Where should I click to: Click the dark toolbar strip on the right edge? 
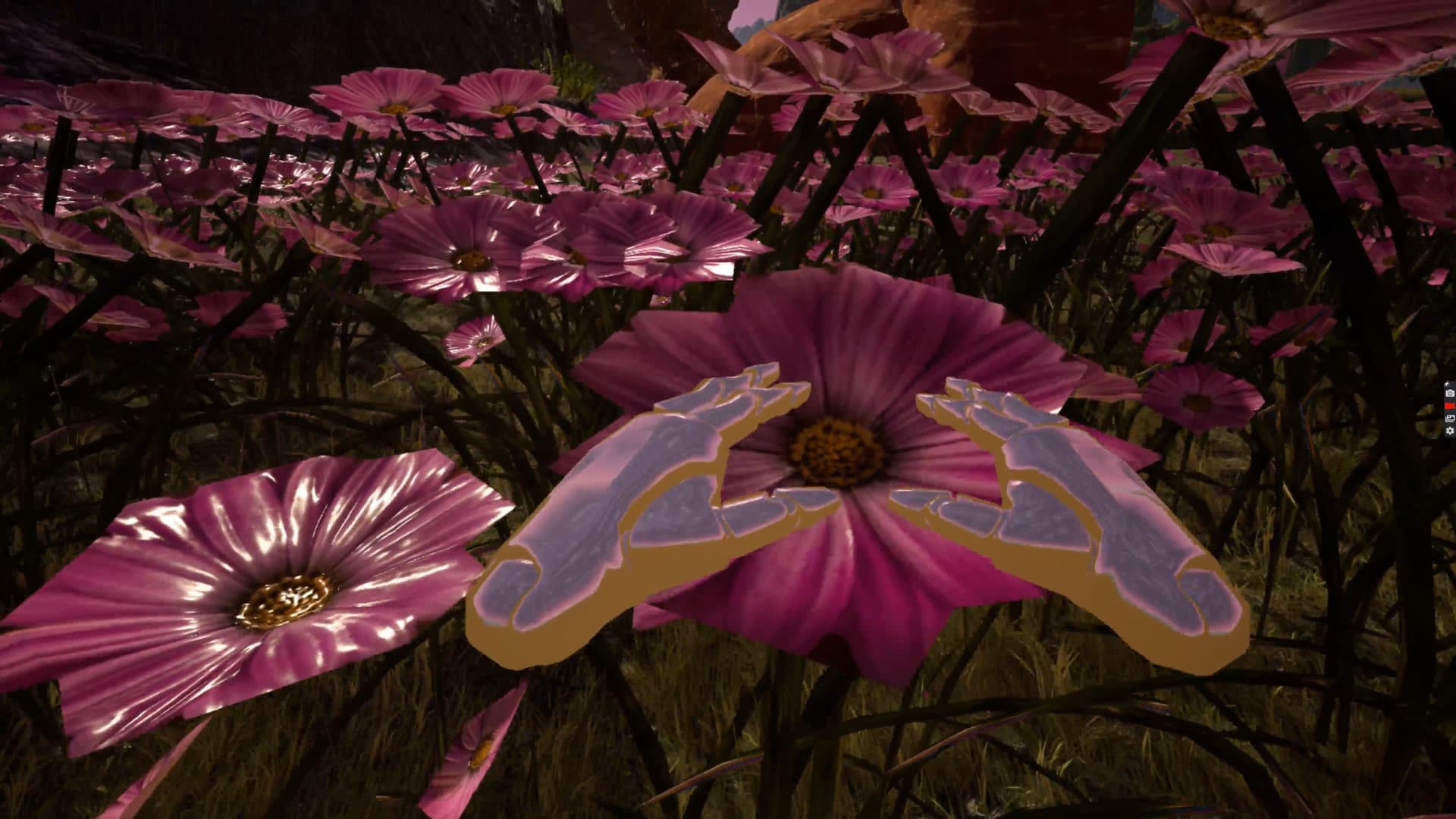[x=1451, y=409]
